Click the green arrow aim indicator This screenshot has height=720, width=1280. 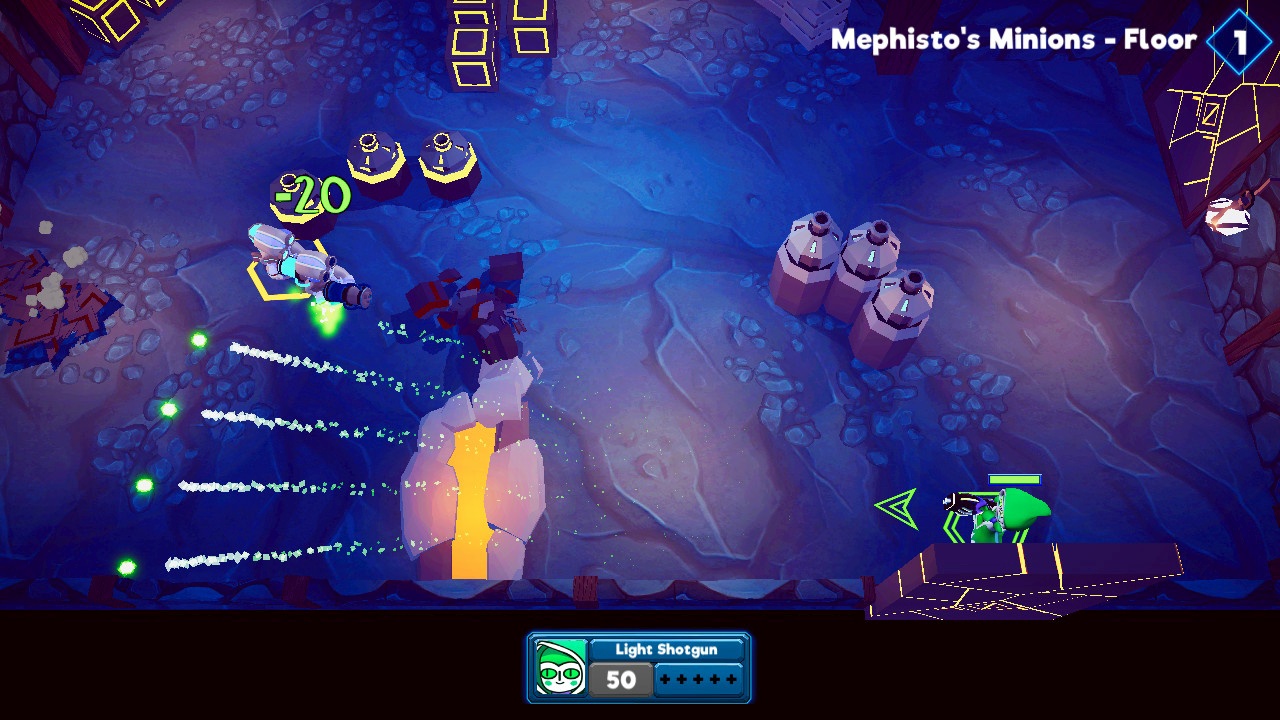[x=898, y=507]
